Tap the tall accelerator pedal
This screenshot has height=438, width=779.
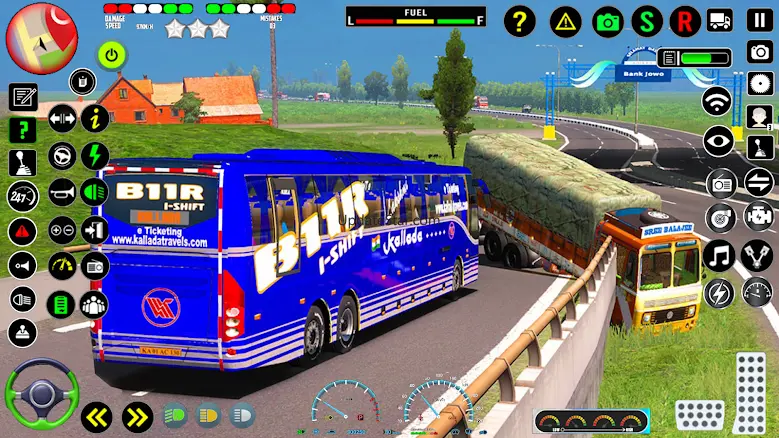pos(751,389)
